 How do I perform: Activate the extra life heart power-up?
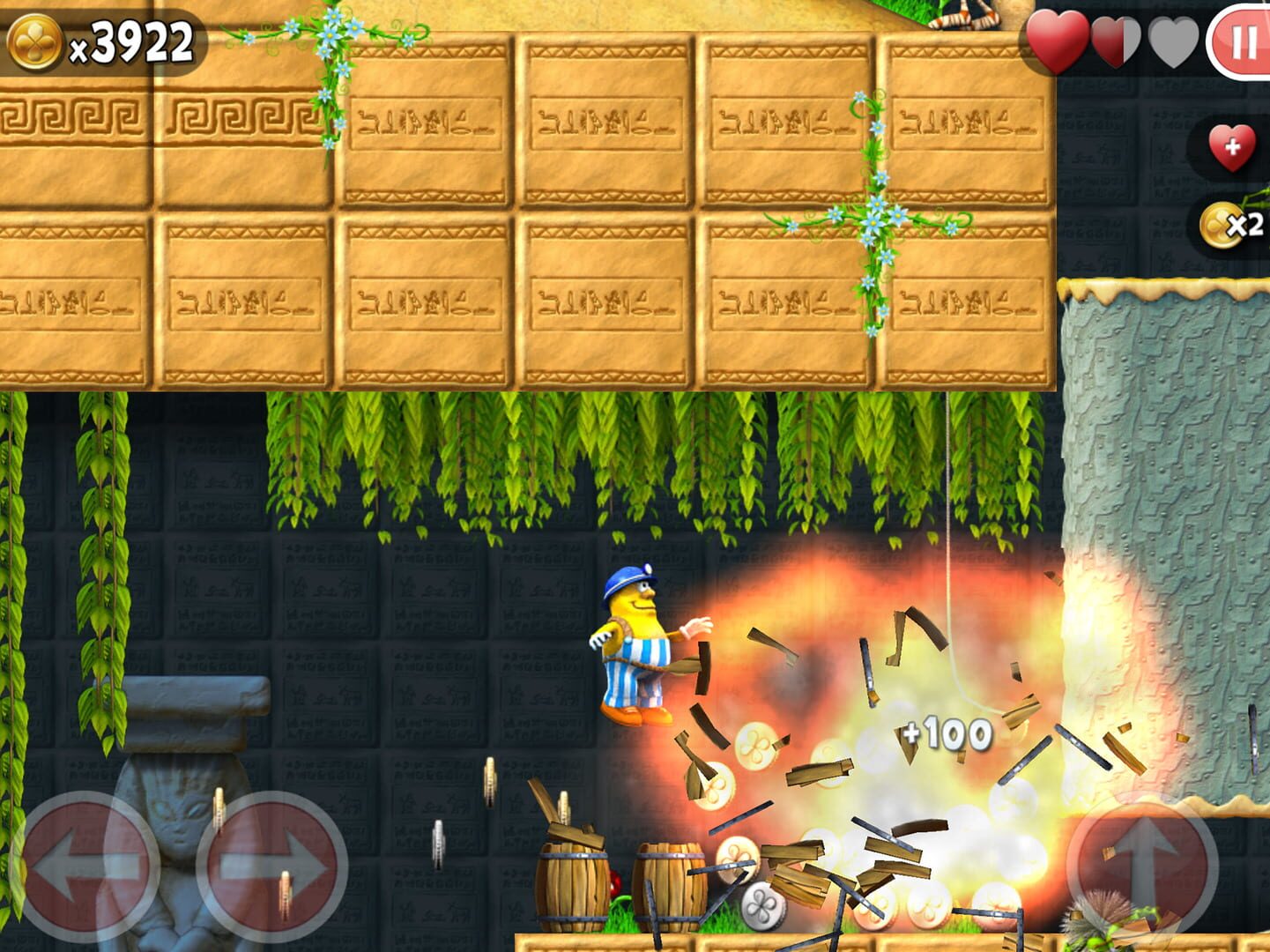(x=1232, y=147)
